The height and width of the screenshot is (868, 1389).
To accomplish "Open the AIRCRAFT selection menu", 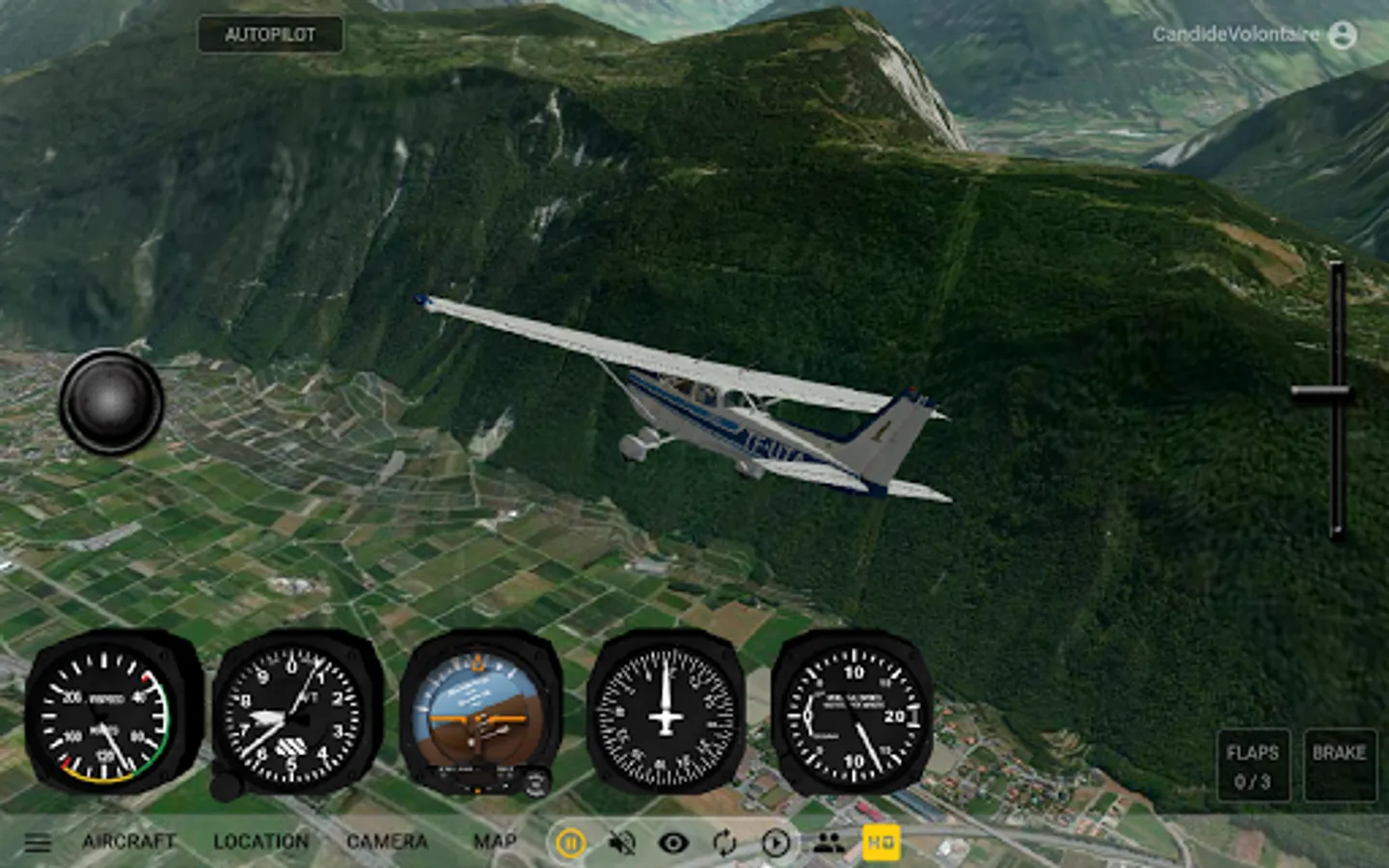I will pos(128,842).
